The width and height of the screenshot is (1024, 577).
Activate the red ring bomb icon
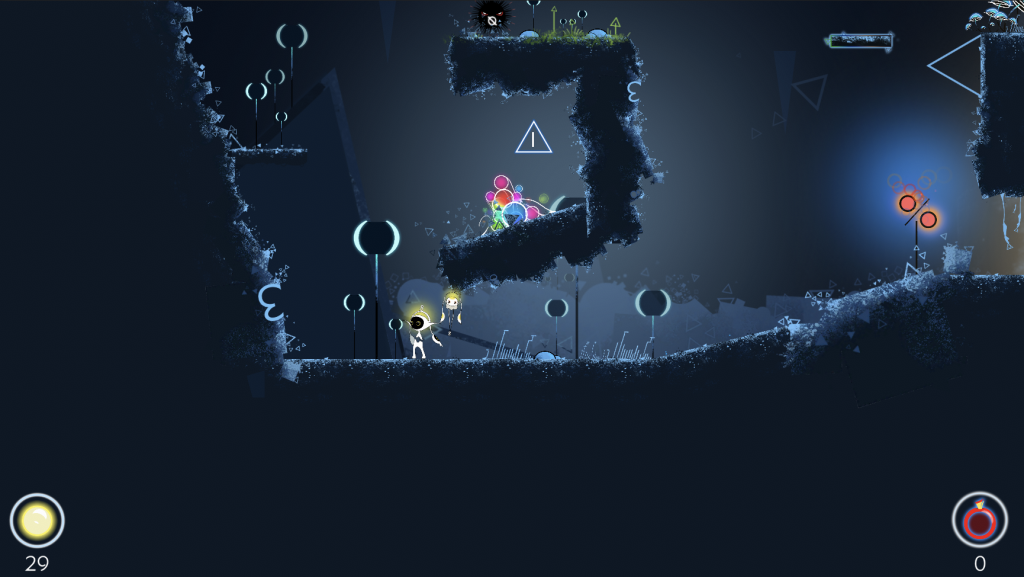(x=979, y=520)
